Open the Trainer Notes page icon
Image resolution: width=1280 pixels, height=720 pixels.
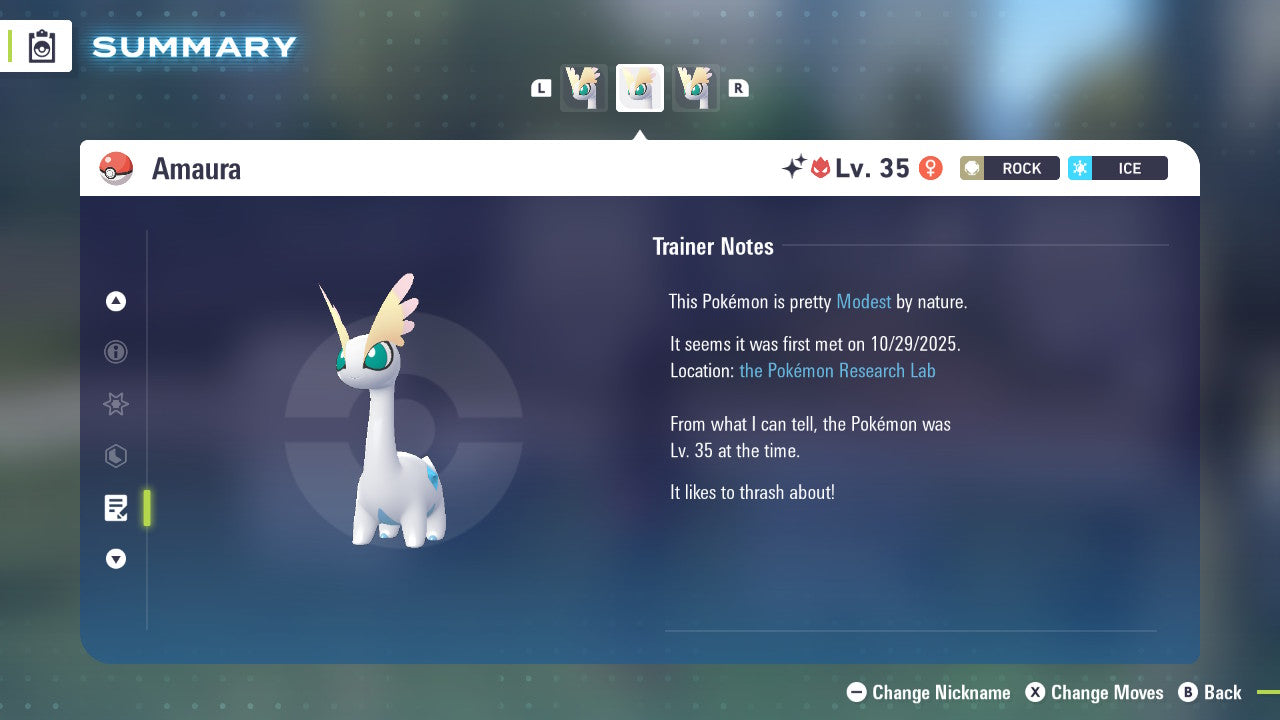116,508
